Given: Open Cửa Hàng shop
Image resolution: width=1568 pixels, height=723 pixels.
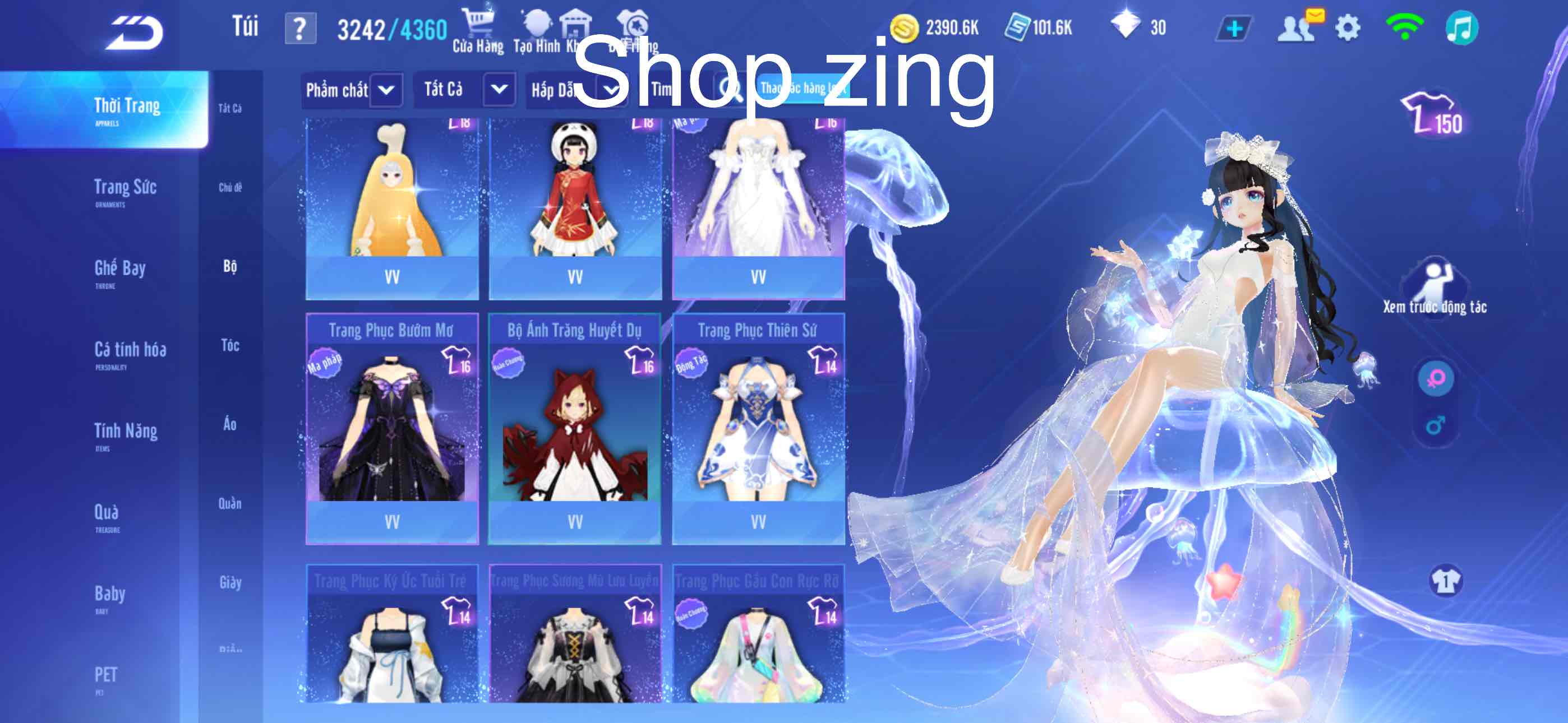Looking at the screenshot, I should (x=478, y=30).
